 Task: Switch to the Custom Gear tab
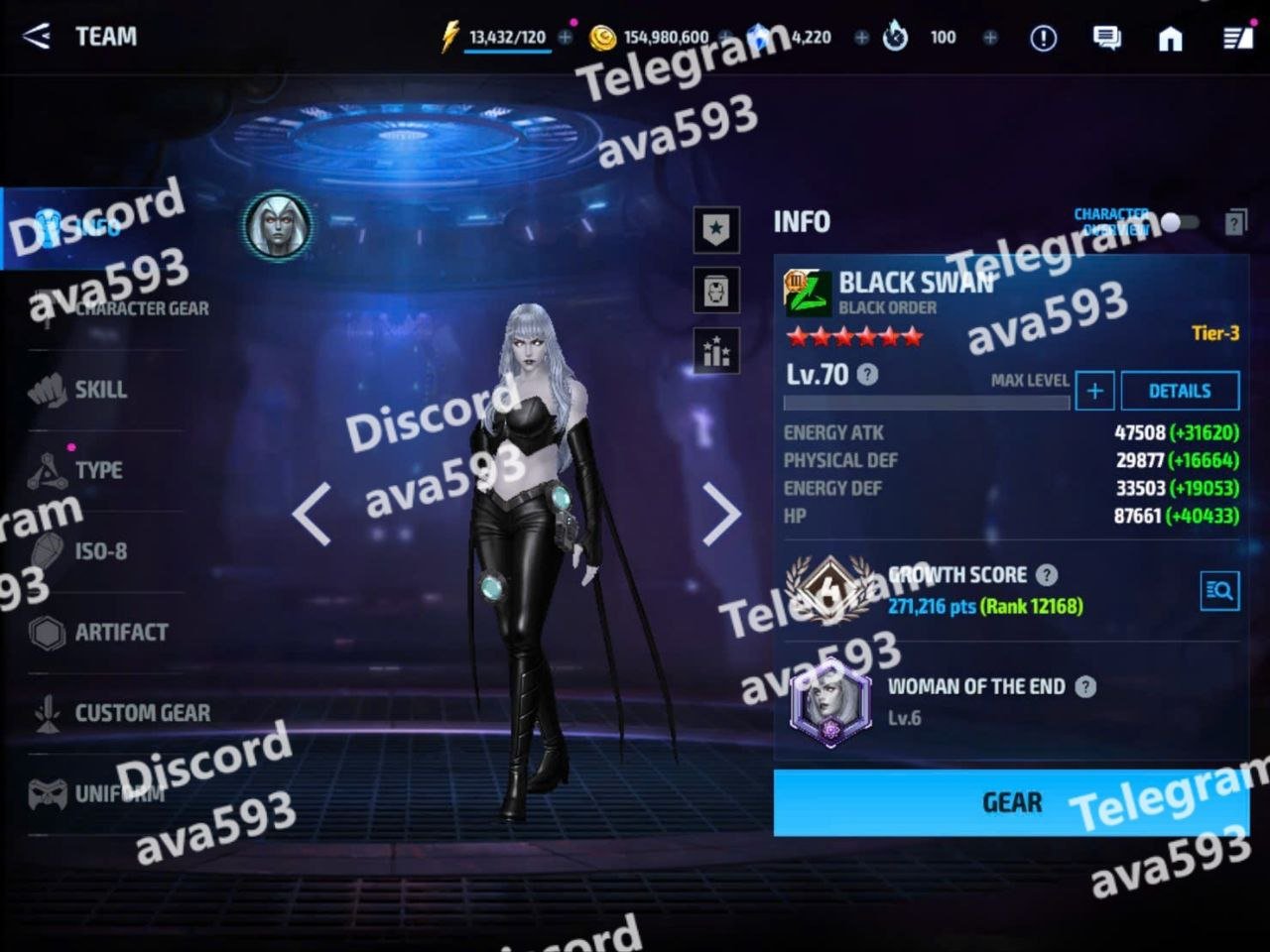pos(141,713)
